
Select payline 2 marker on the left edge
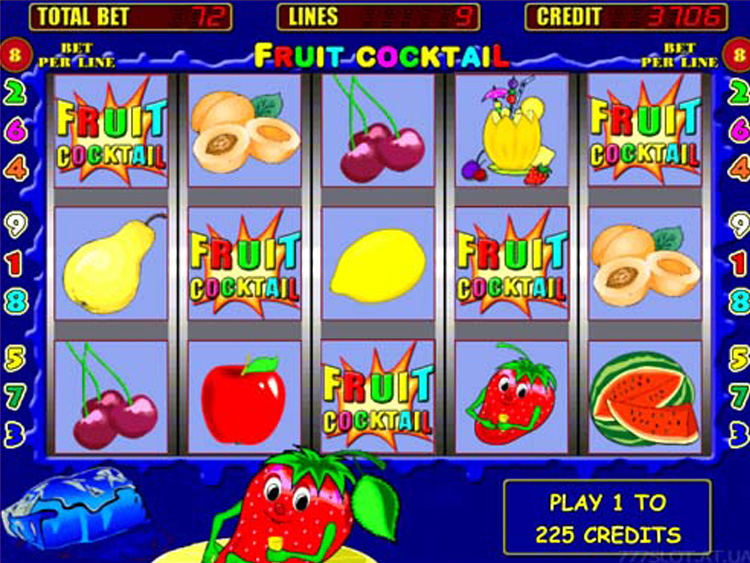(15, 93)
